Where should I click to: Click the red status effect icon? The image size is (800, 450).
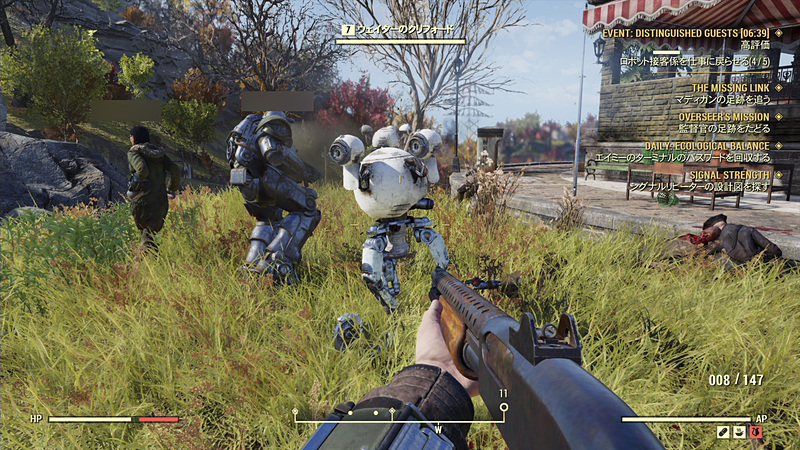(756, 432)
